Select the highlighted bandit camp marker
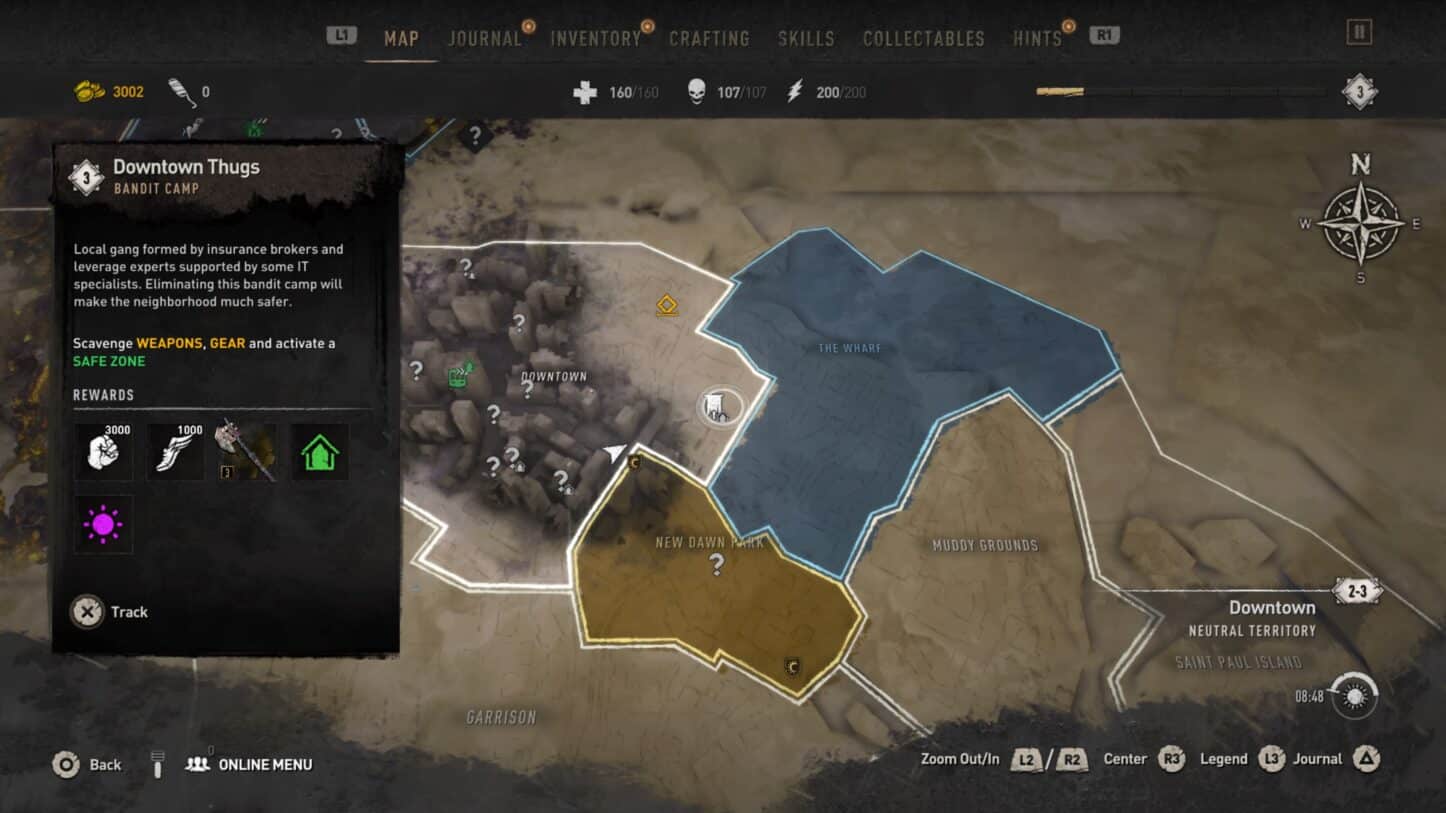1446x813 pixels. click(x=719, y=407)
